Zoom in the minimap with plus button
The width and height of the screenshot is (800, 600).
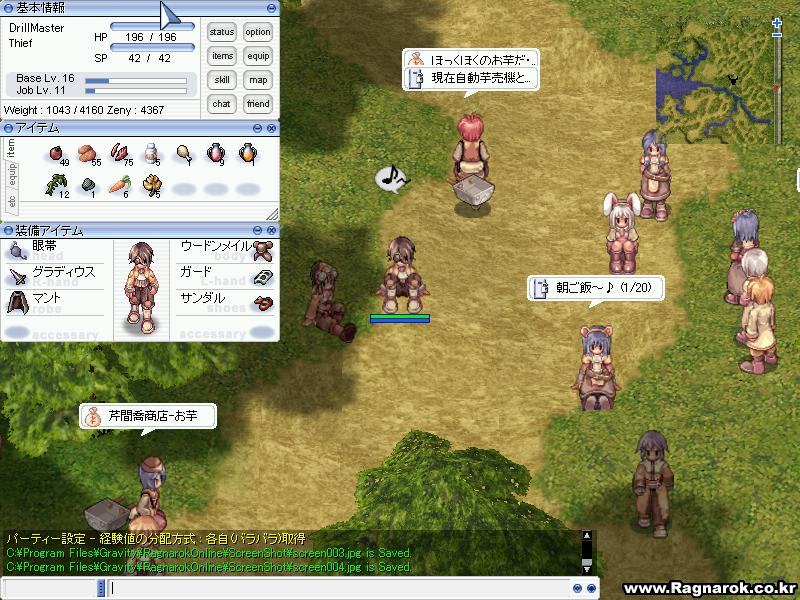[x=777, y=23]
